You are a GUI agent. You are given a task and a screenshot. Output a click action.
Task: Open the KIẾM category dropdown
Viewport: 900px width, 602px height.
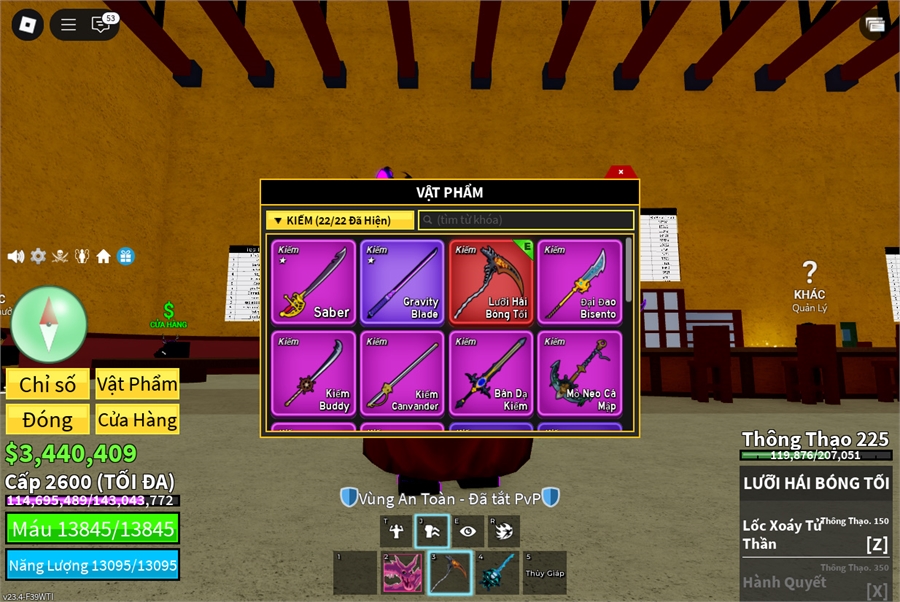coord(340,220)
